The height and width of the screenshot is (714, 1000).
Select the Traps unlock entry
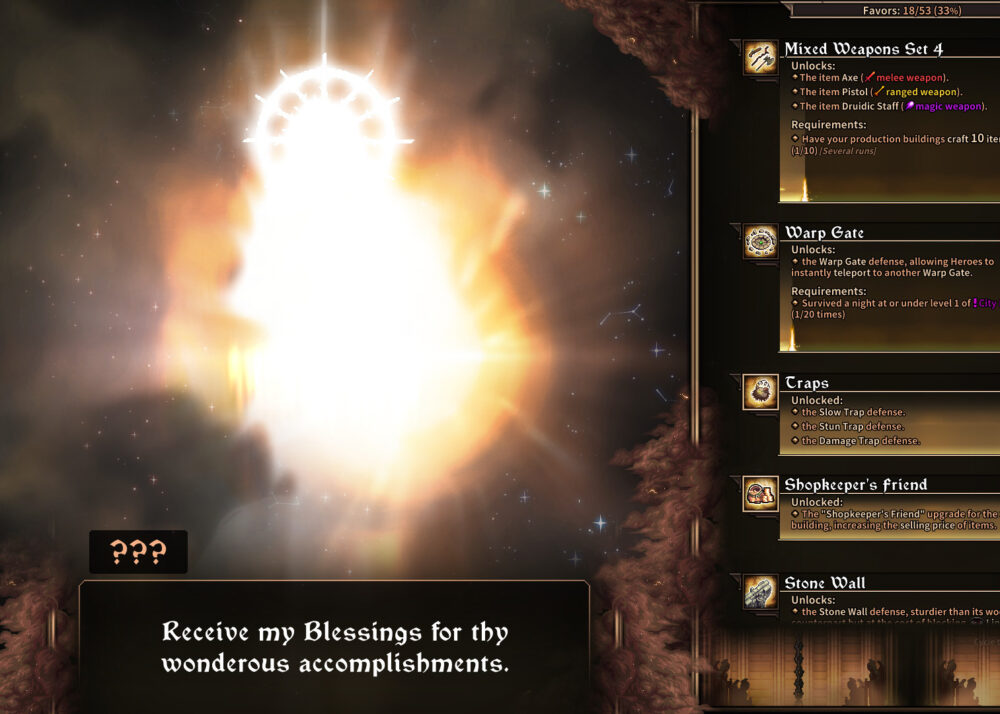click(806, 383)
